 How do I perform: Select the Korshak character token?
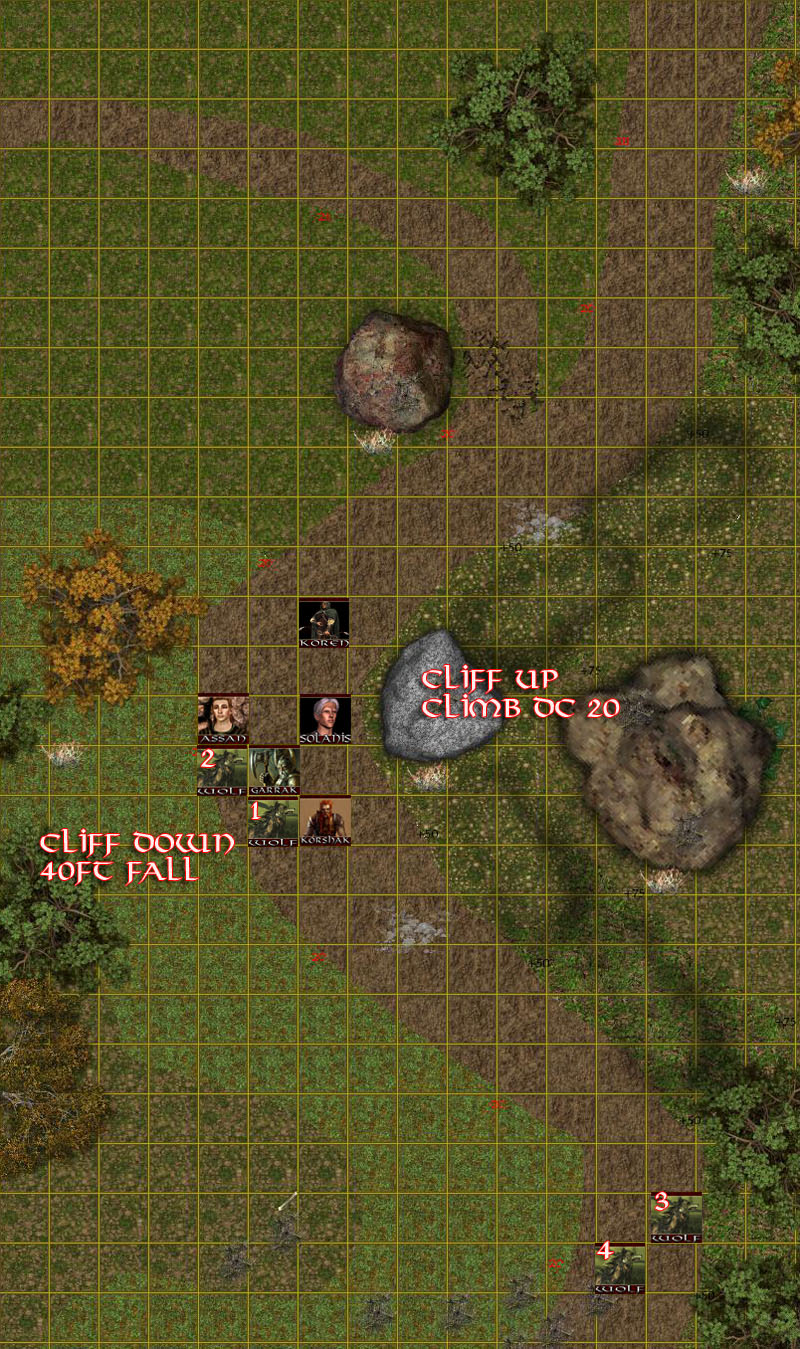pyautogui.click(x=325, y=821)
